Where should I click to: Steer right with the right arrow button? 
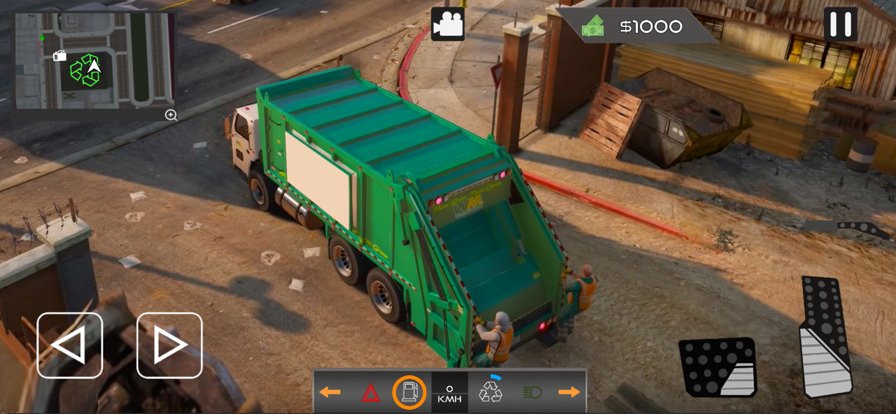169,345
